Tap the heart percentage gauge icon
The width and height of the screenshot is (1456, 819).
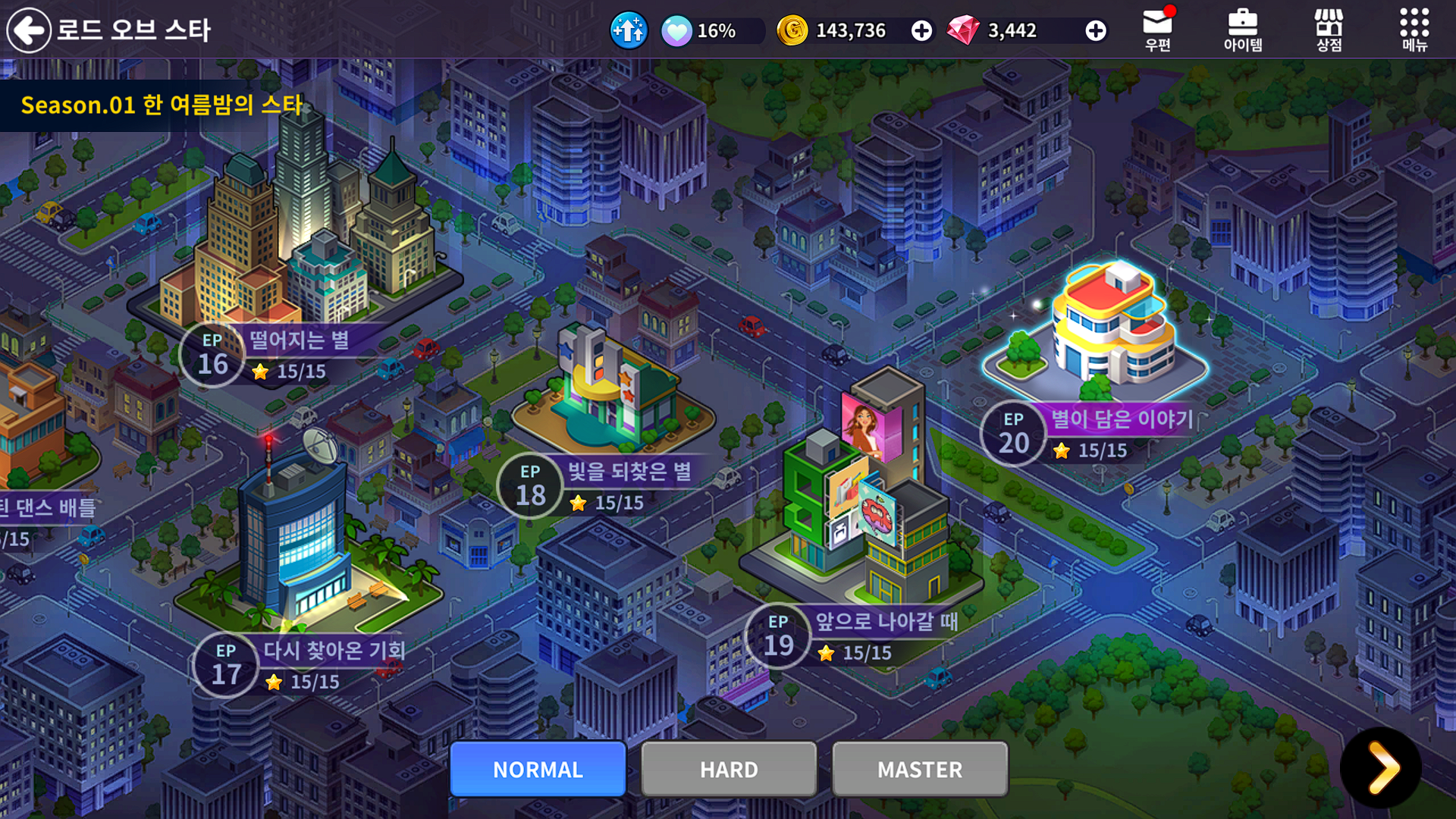coord(676,31)
